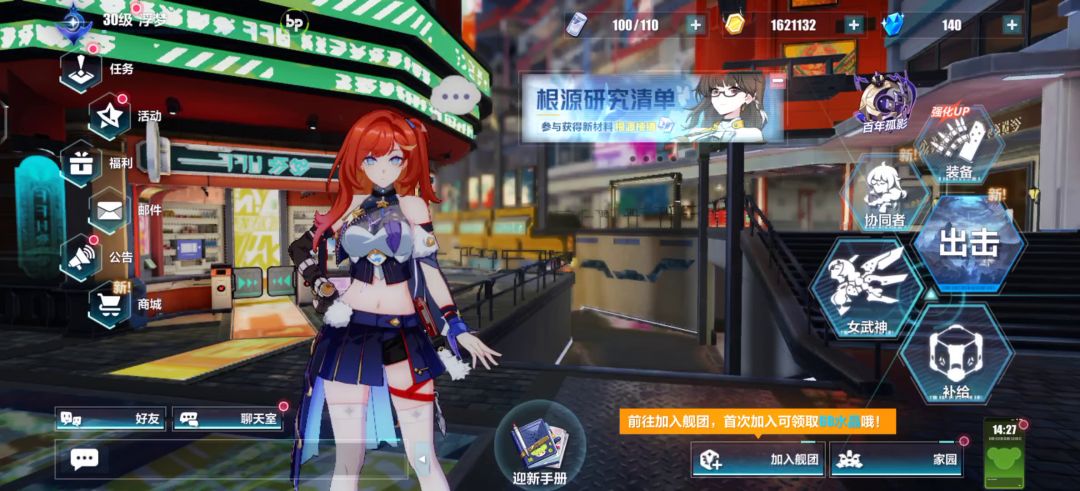Enter the 聊天室 chat room
This screenshot has height=491, width=1080.
coord(228,419)
